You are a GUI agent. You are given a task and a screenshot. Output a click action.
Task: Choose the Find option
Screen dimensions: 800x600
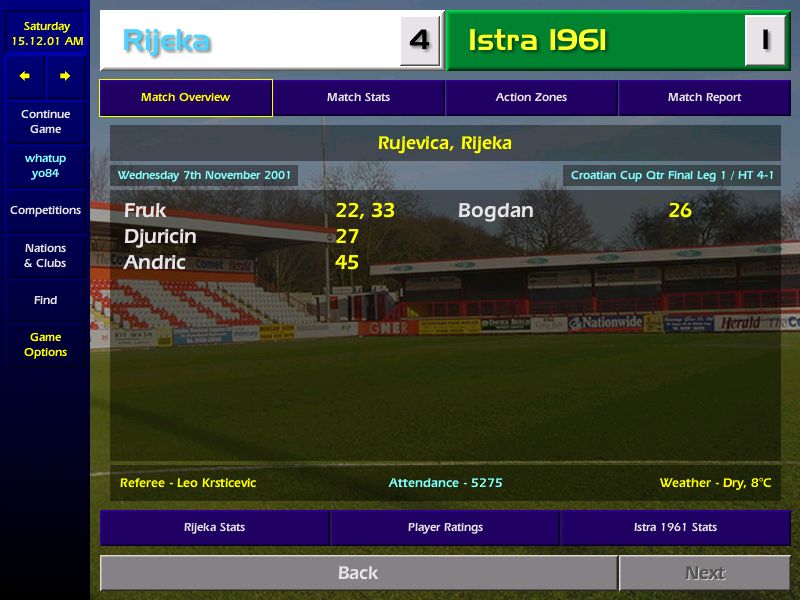(x=45, y=300)
